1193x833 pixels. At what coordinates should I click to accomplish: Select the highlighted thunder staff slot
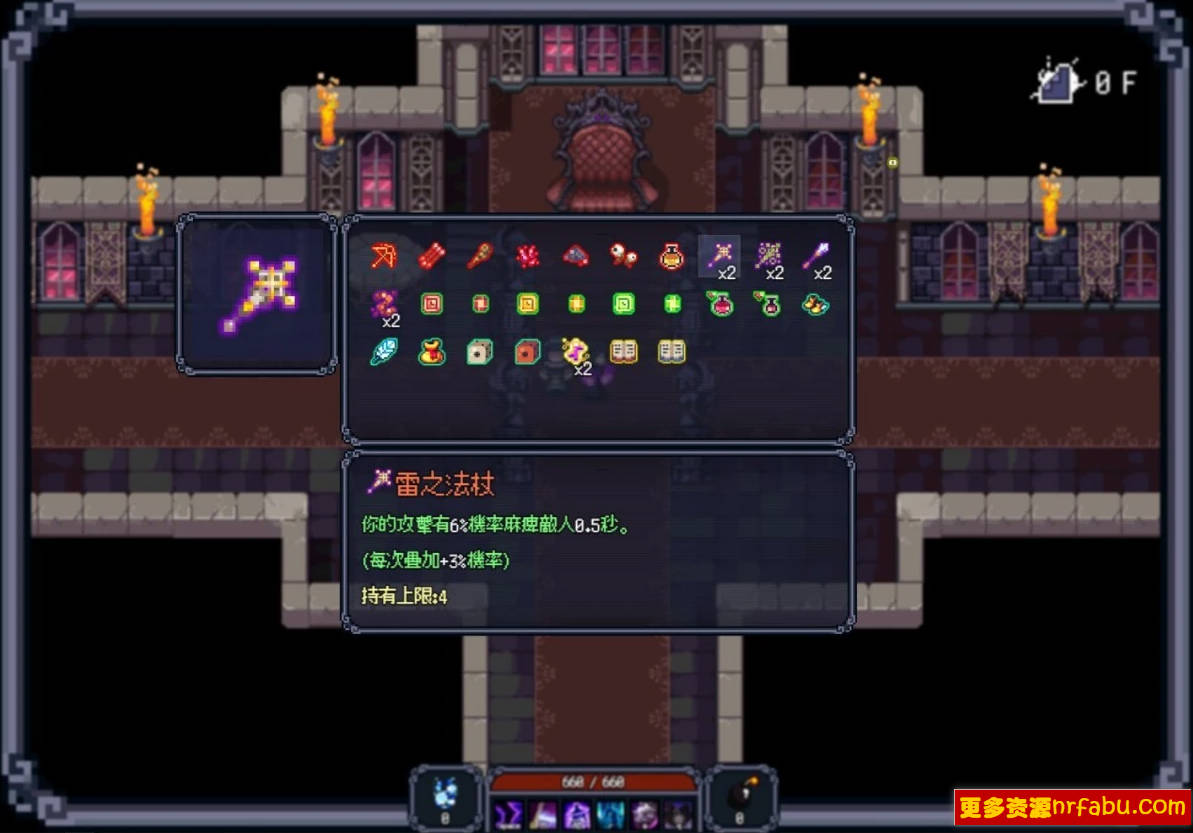coord(719,256)
